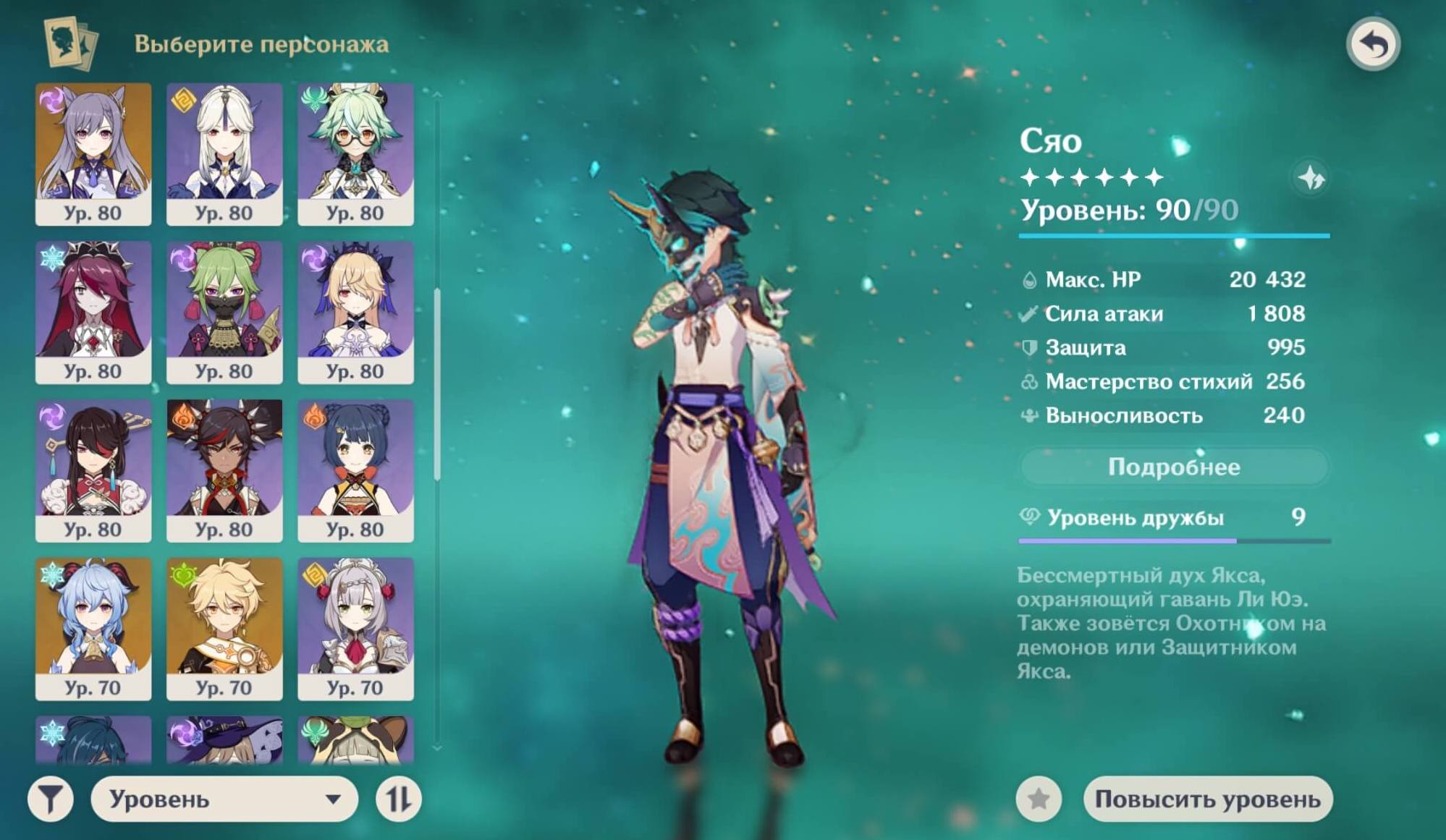Mark Сяо with the star button

click(1039, 799)
